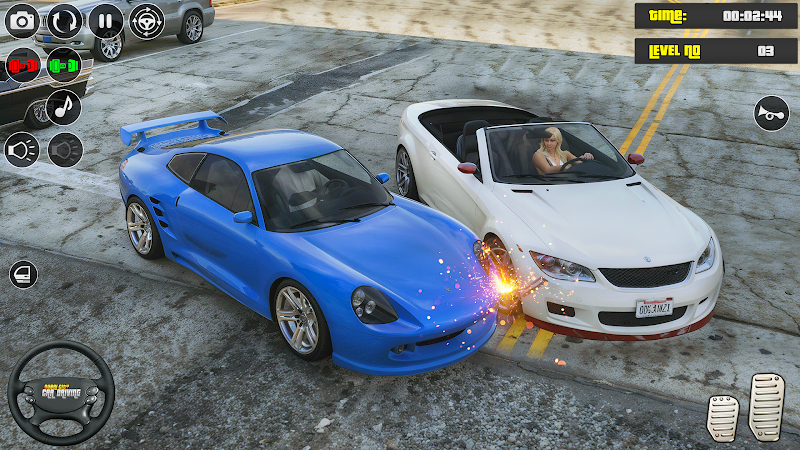Tap the camera view button
The height and width of the screenshot is (450, 800).
[23, 20]
